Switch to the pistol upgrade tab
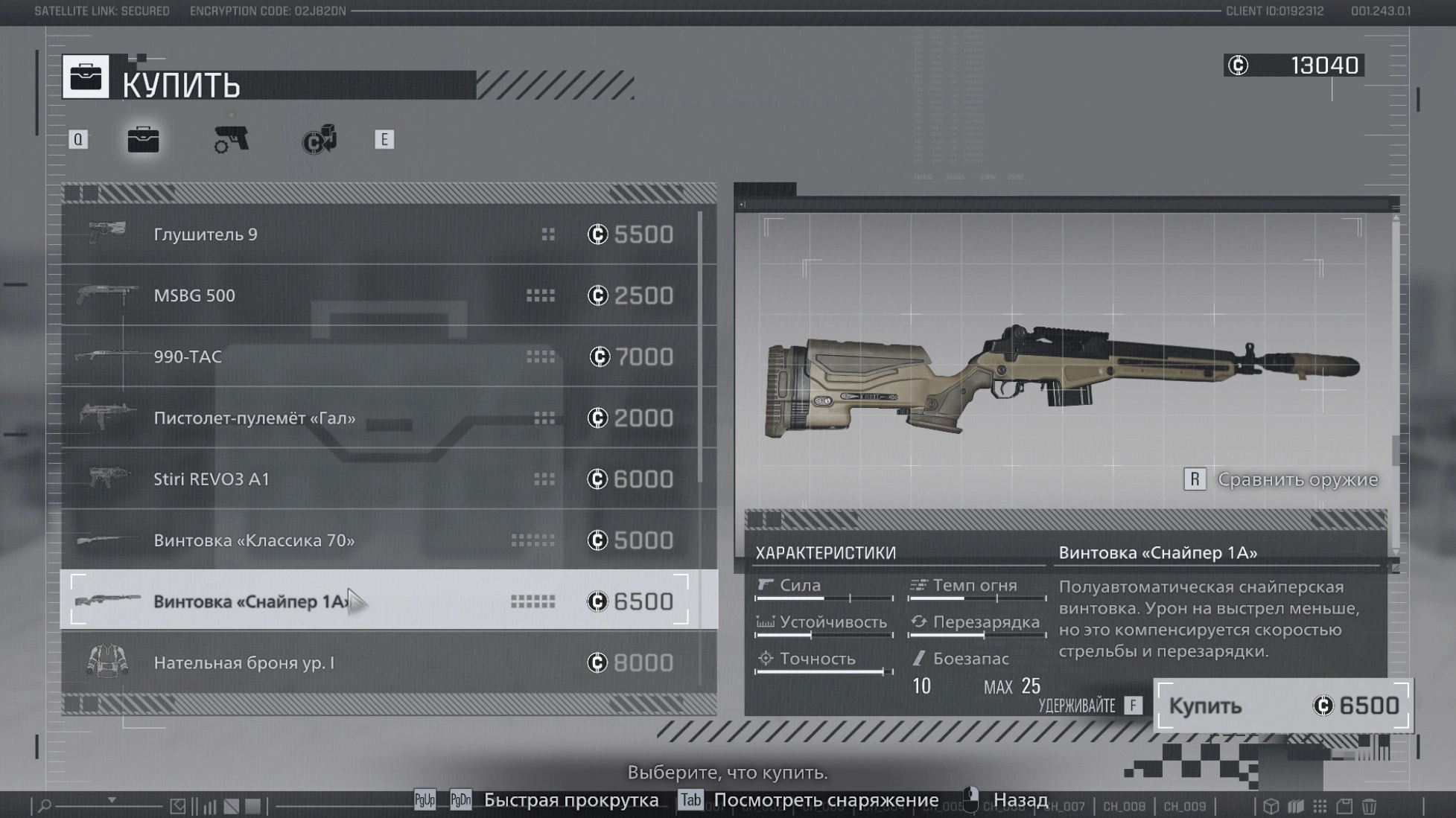Screen dimensions: 1456x818 (231, 139)
